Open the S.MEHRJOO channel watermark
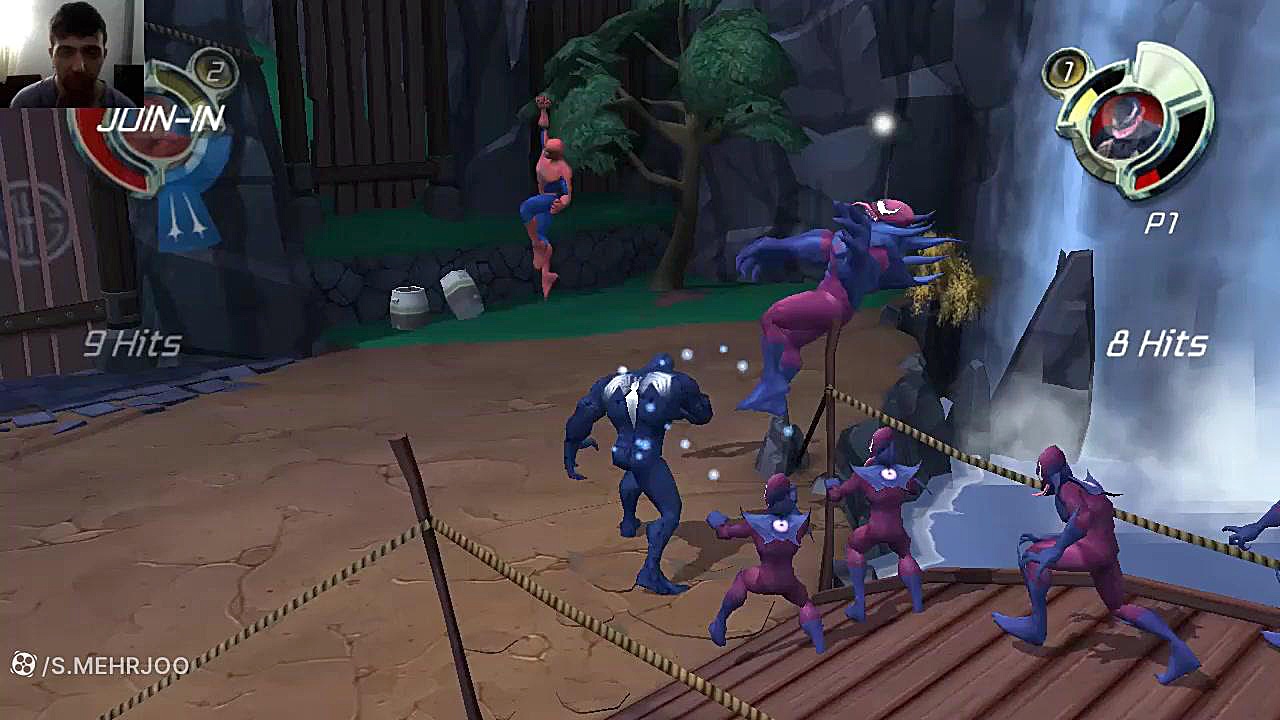The image size is (1280, 720). coord(100,665)
